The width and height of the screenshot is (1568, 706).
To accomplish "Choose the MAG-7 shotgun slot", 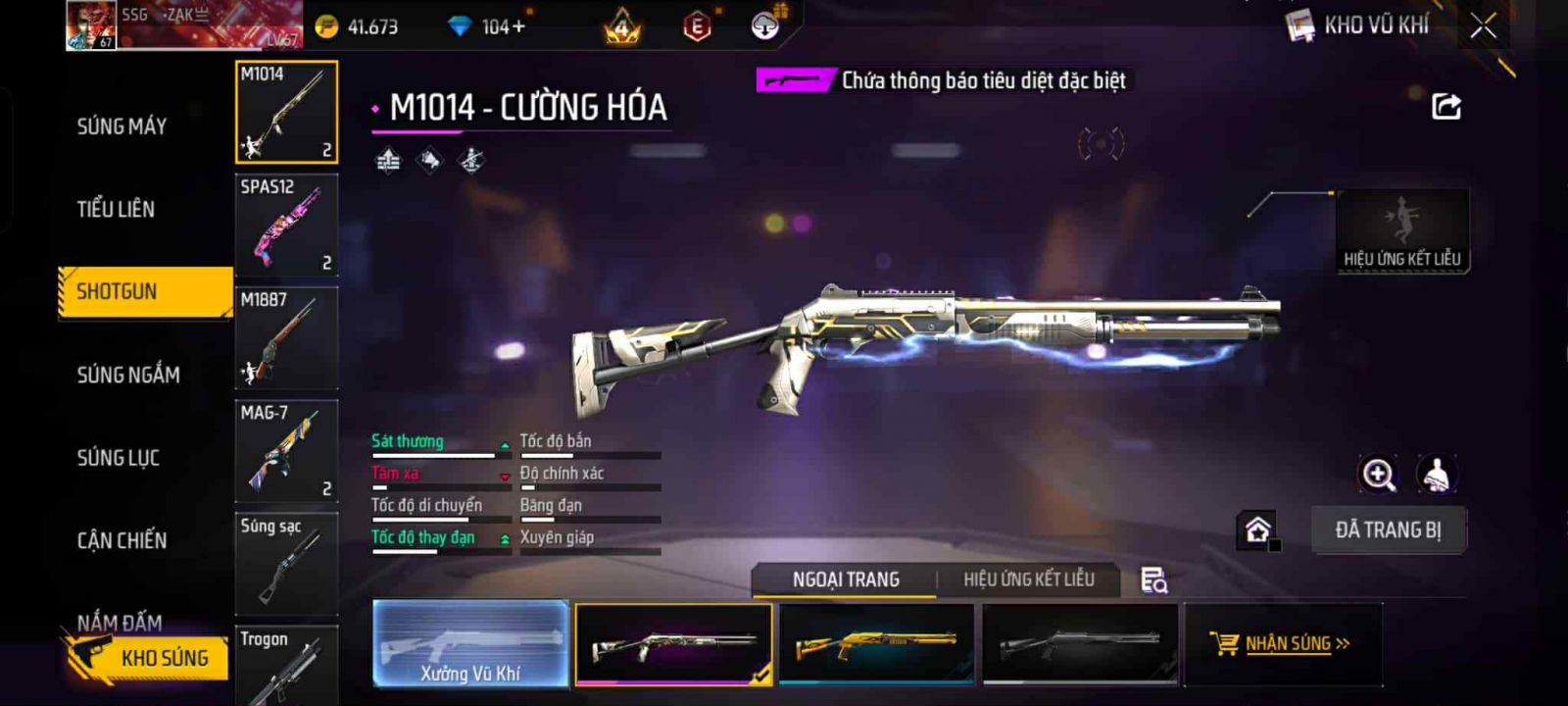I will [x=286, y=450].
